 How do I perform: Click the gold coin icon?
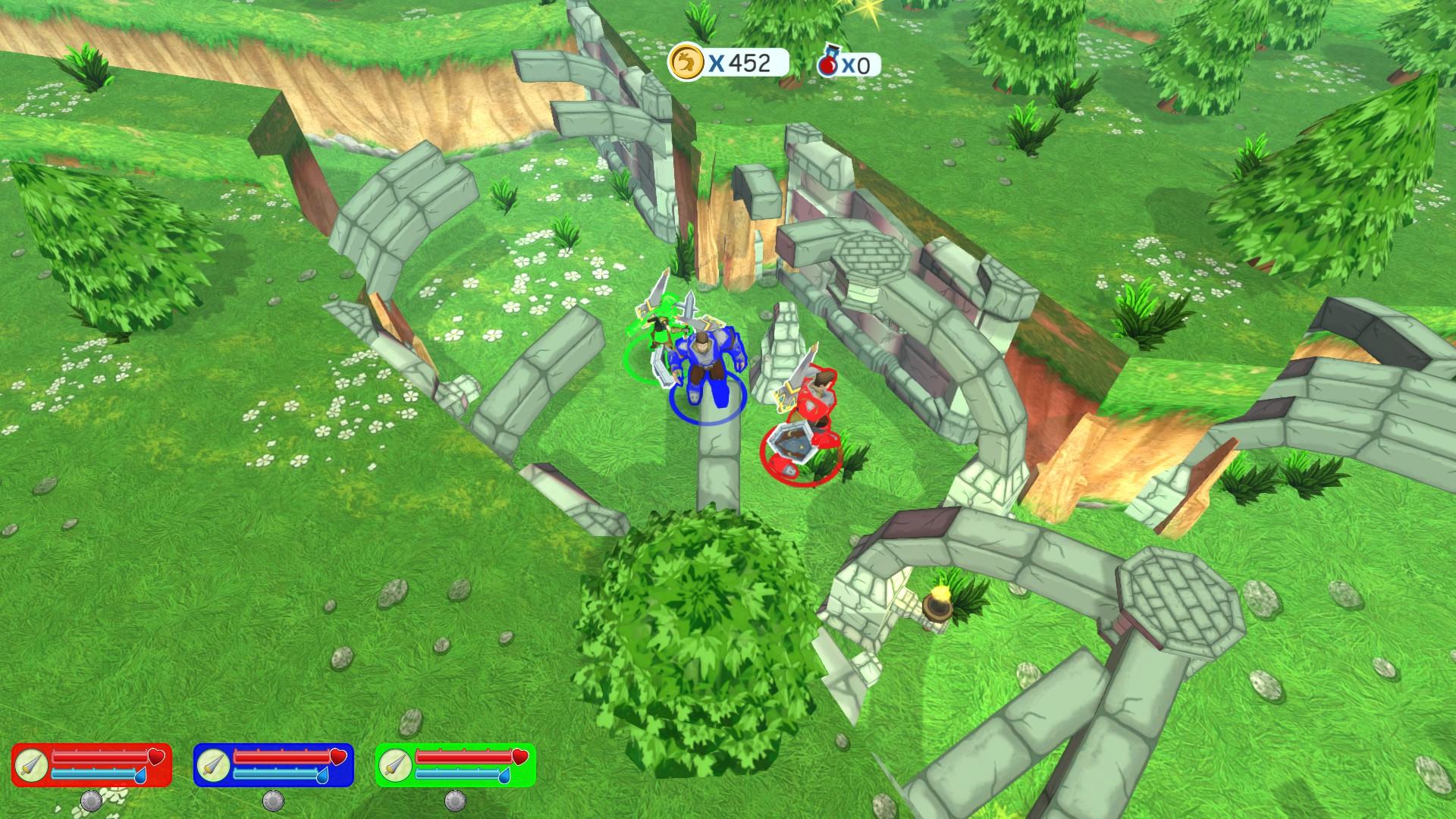point(685,62)
